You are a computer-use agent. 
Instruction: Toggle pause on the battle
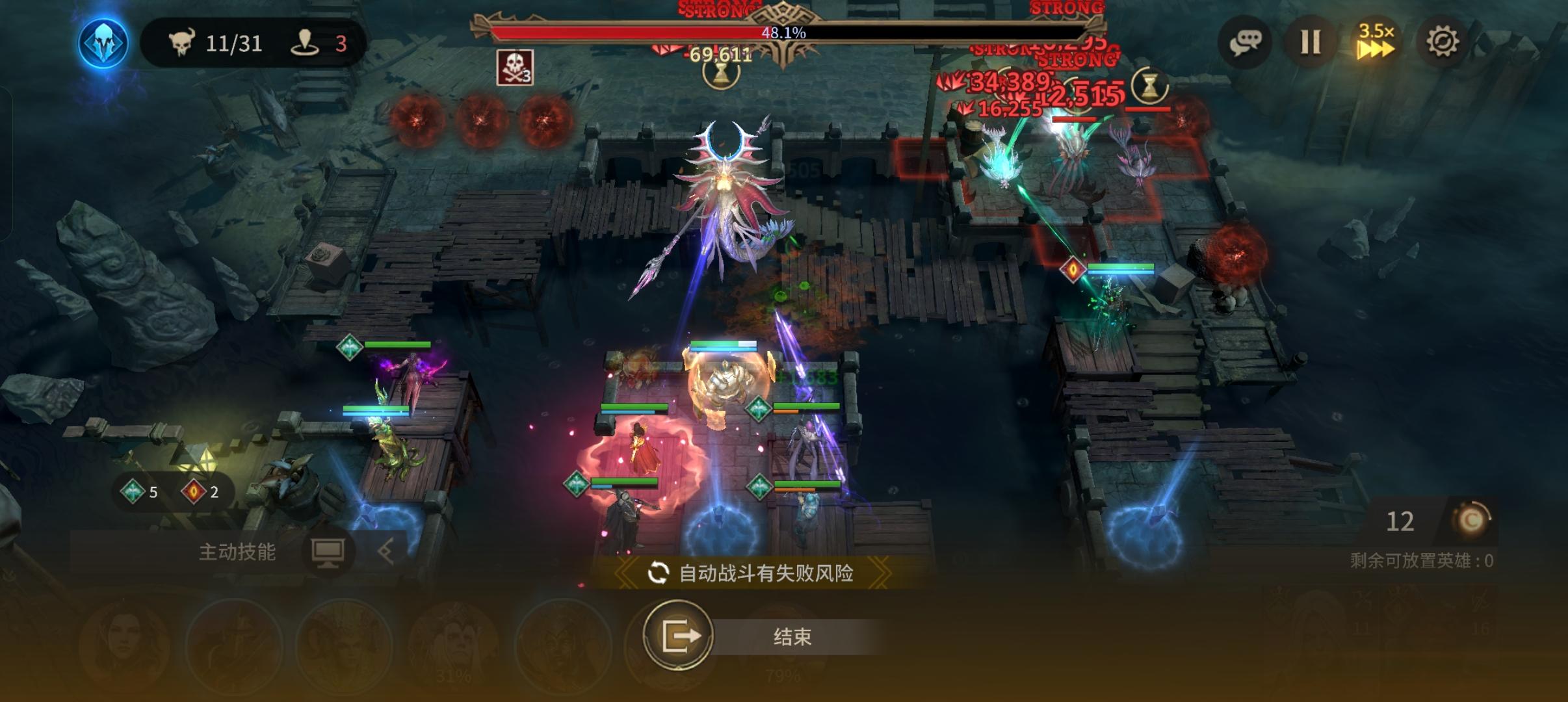click(x=1311, y=42)
